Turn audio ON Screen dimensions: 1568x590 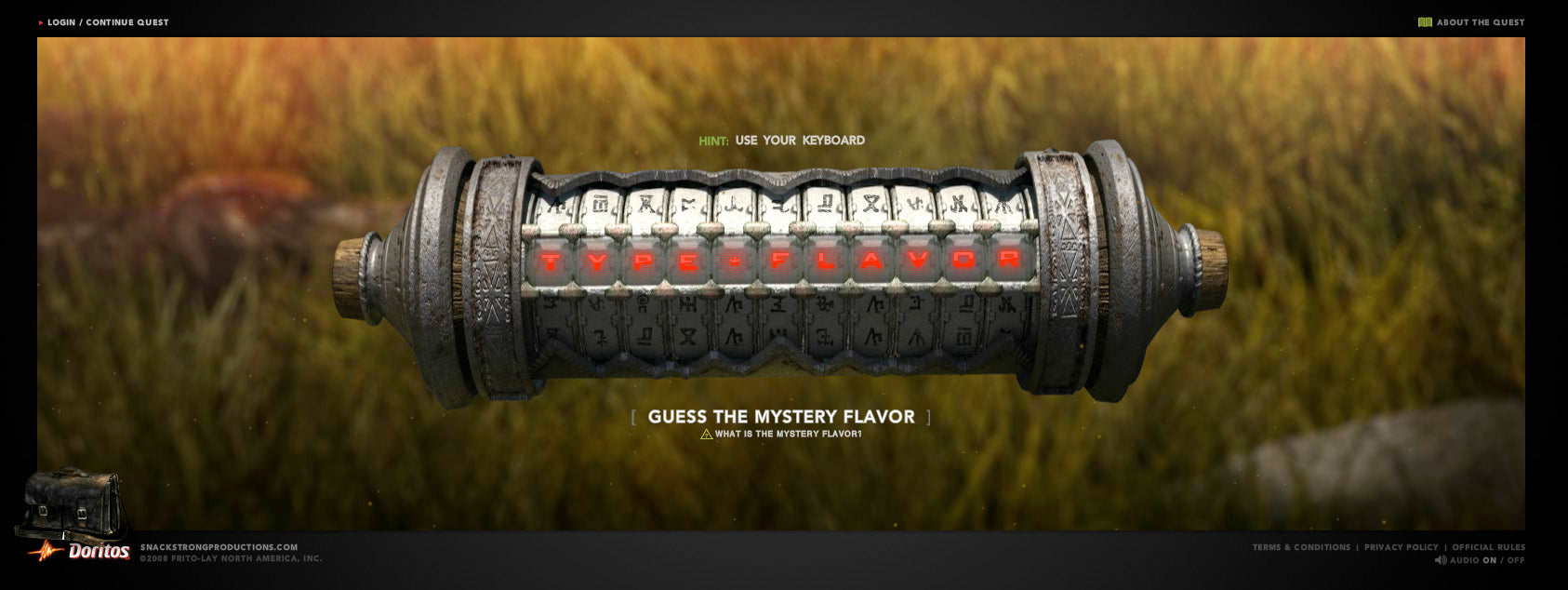tap(1490, 560)
